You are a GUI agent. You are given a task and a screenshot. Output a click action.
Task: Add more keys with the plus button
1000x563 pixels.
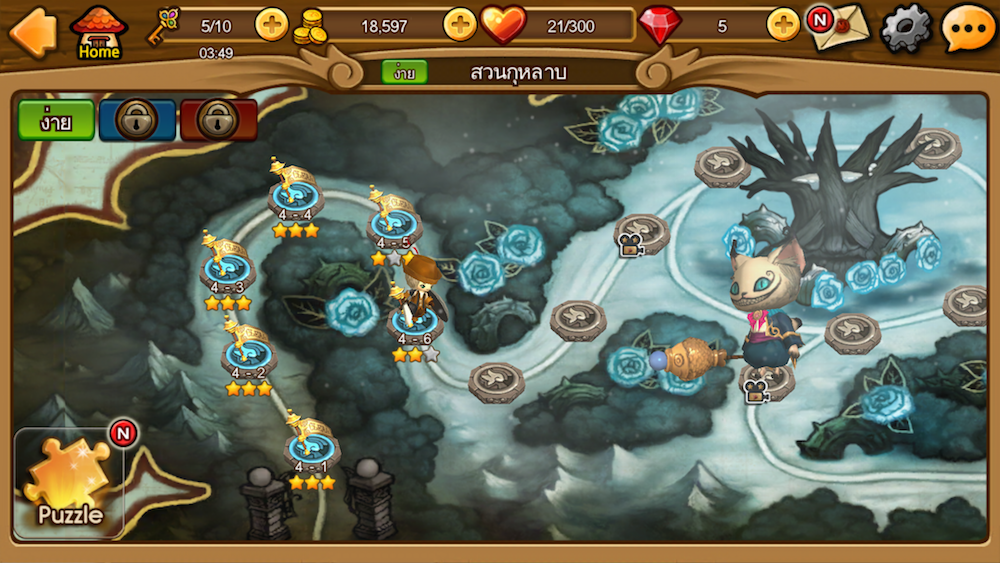click(x=271, y=25)
